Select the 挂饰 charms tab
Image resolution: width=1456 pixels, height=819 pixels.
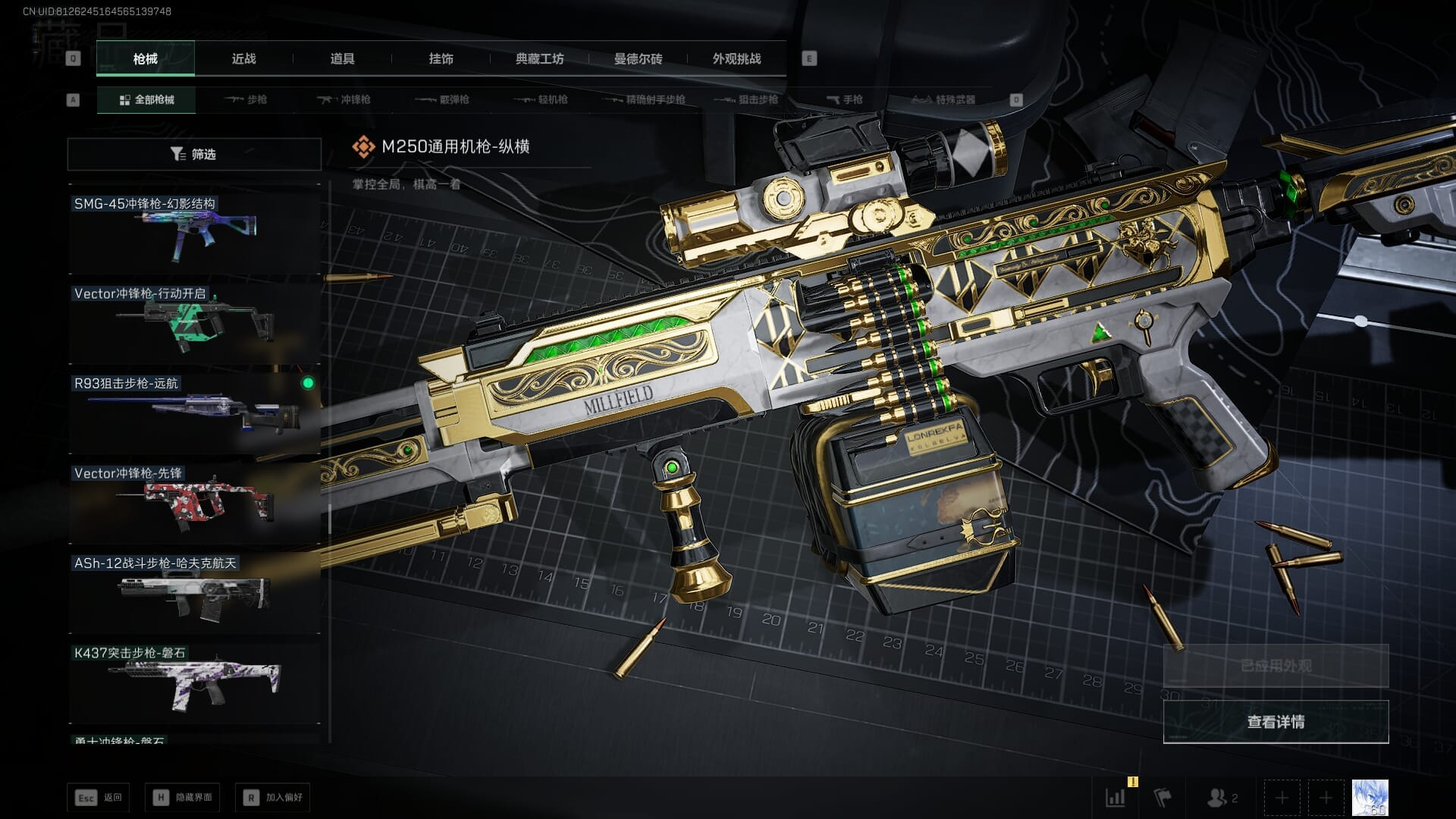click(x=441, y=58)
